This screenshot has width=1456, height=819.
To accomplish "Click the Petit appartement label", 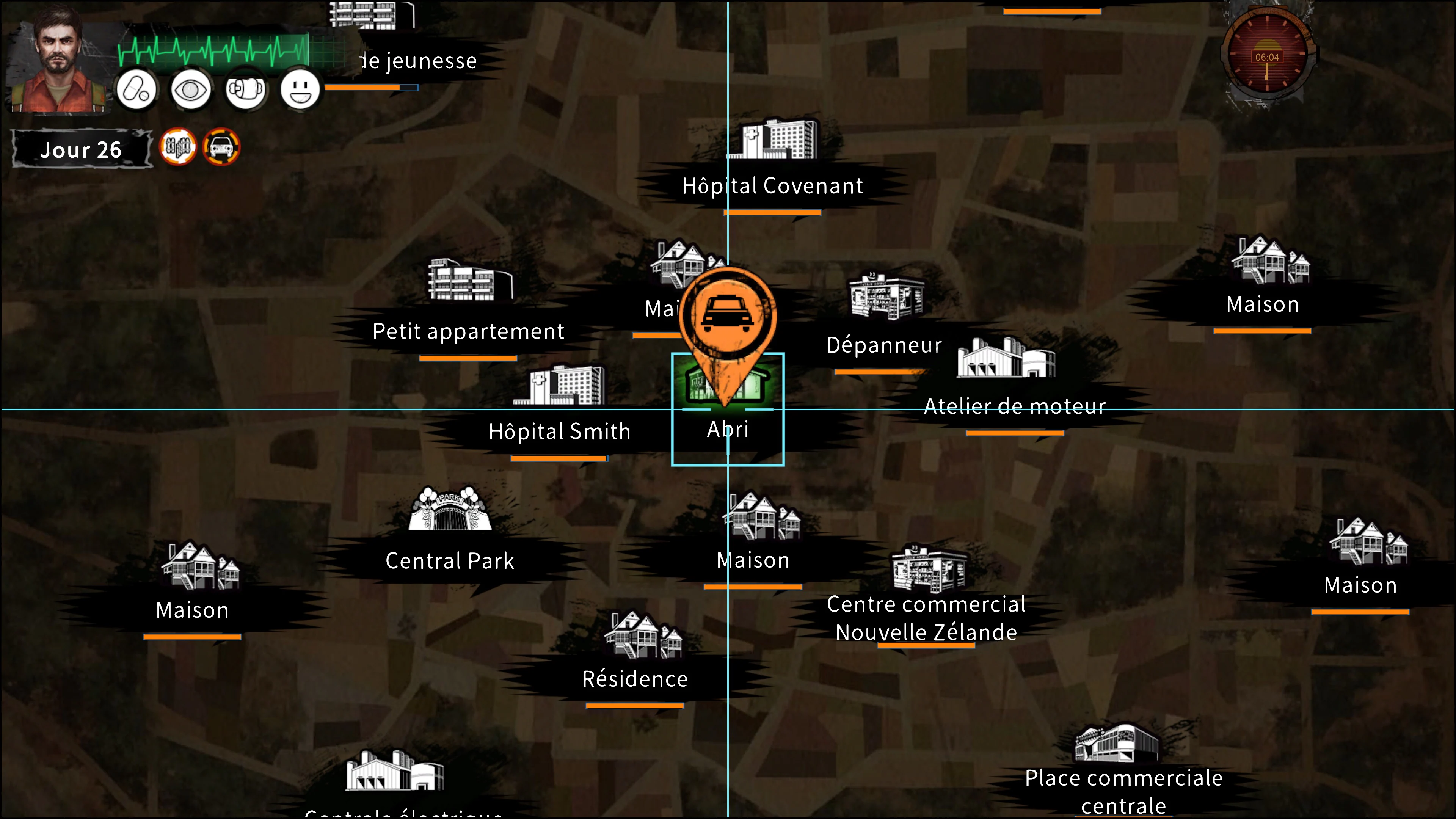I will (468, 332).
